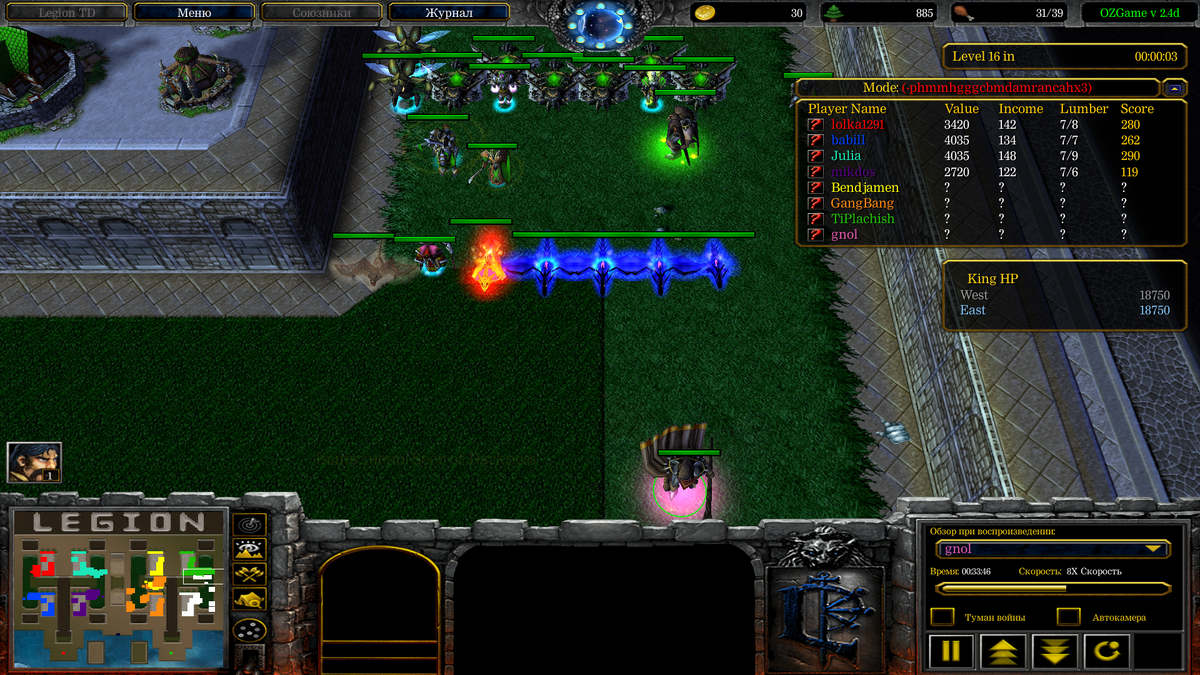Activate the minimap signal ping button
The height and width of the screenshot is (675, 1200).
[x=249, y=523]
